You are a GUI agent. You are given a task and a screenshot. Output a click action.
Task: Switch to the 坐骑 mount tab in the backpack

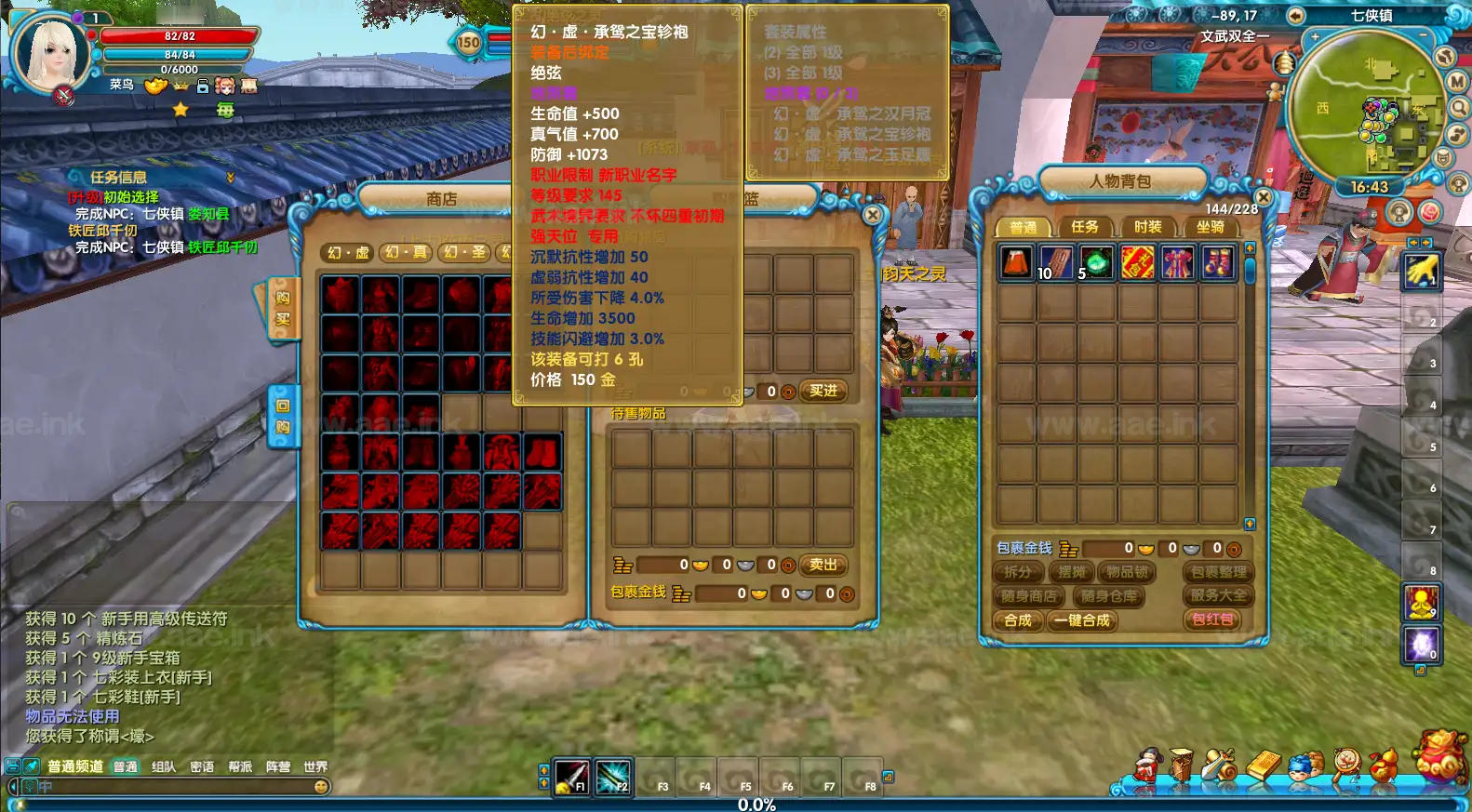coord(1210,226)
